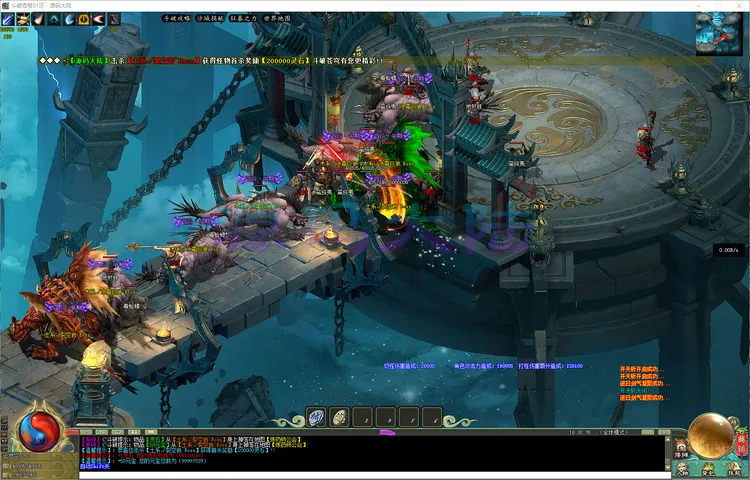Open the 背包 bag button

(x=707, y=468)
